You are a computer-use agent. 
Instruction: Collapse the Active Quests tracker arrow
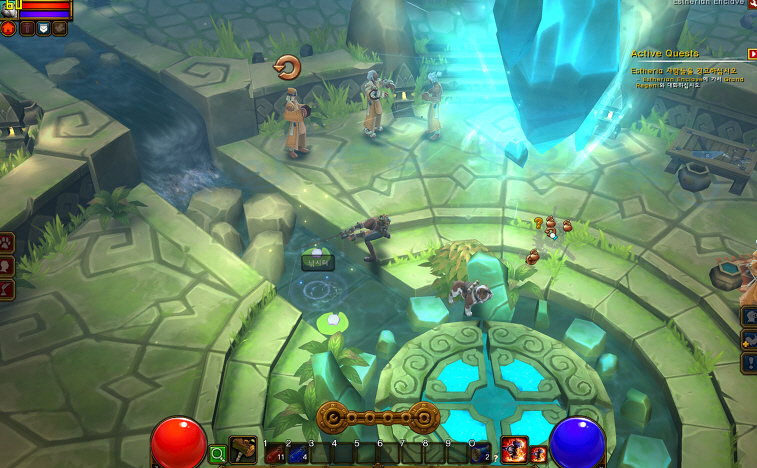click(x=751, y=53)
